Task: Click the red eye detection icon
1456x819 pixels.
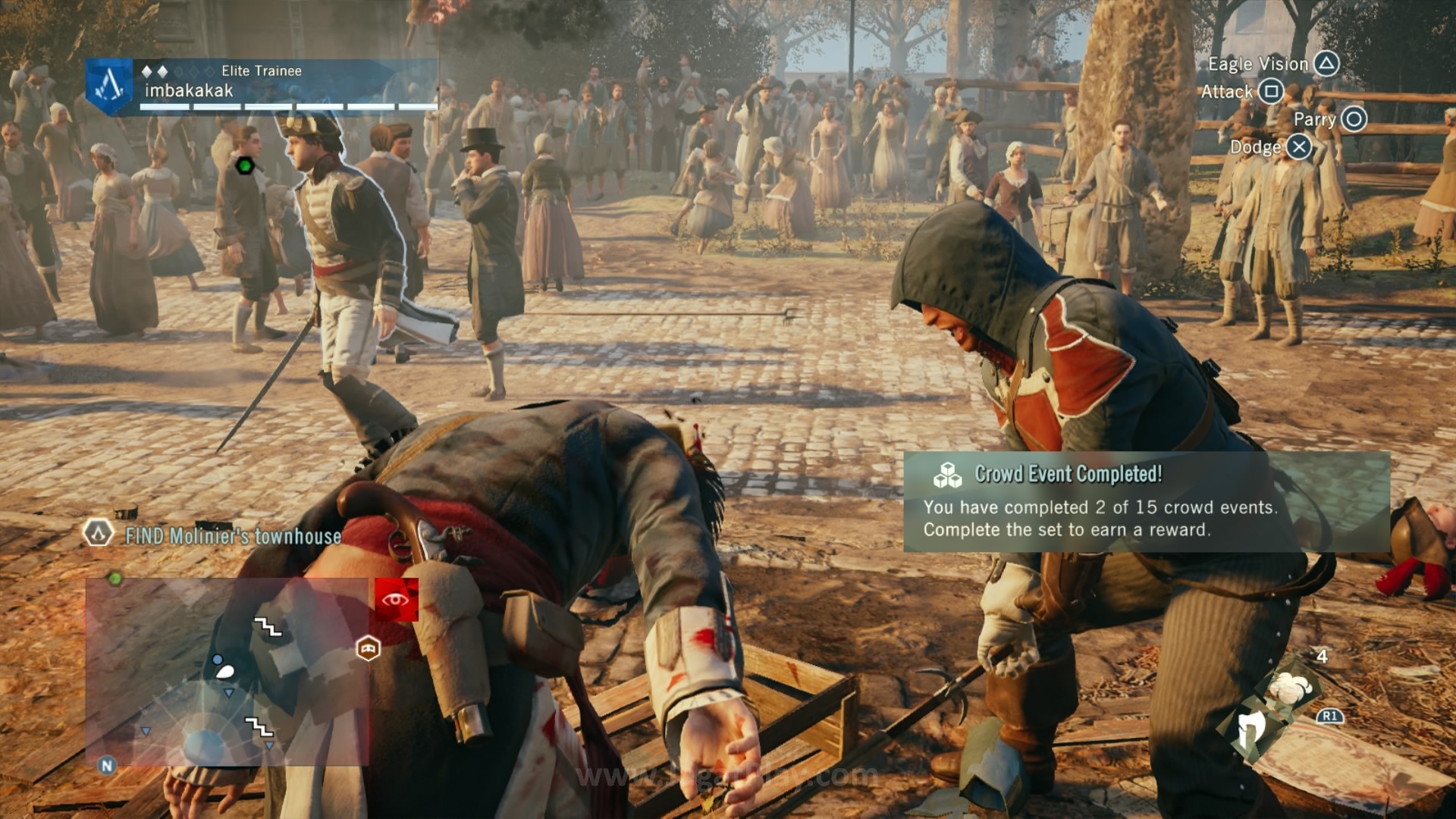Action: pos(396,600)
